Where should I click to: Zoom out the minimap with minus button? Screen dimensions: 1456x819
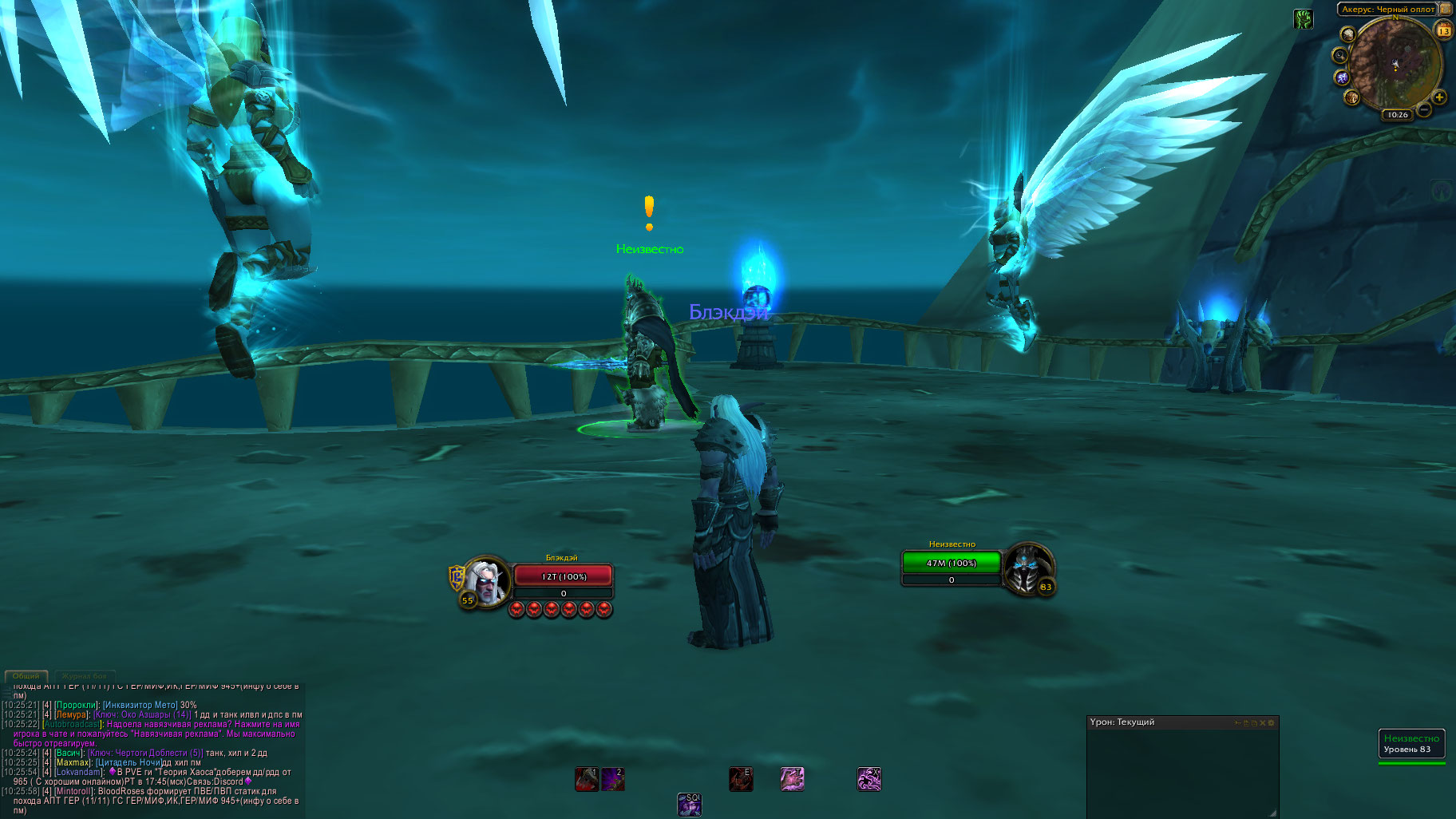coord(1423,109)
